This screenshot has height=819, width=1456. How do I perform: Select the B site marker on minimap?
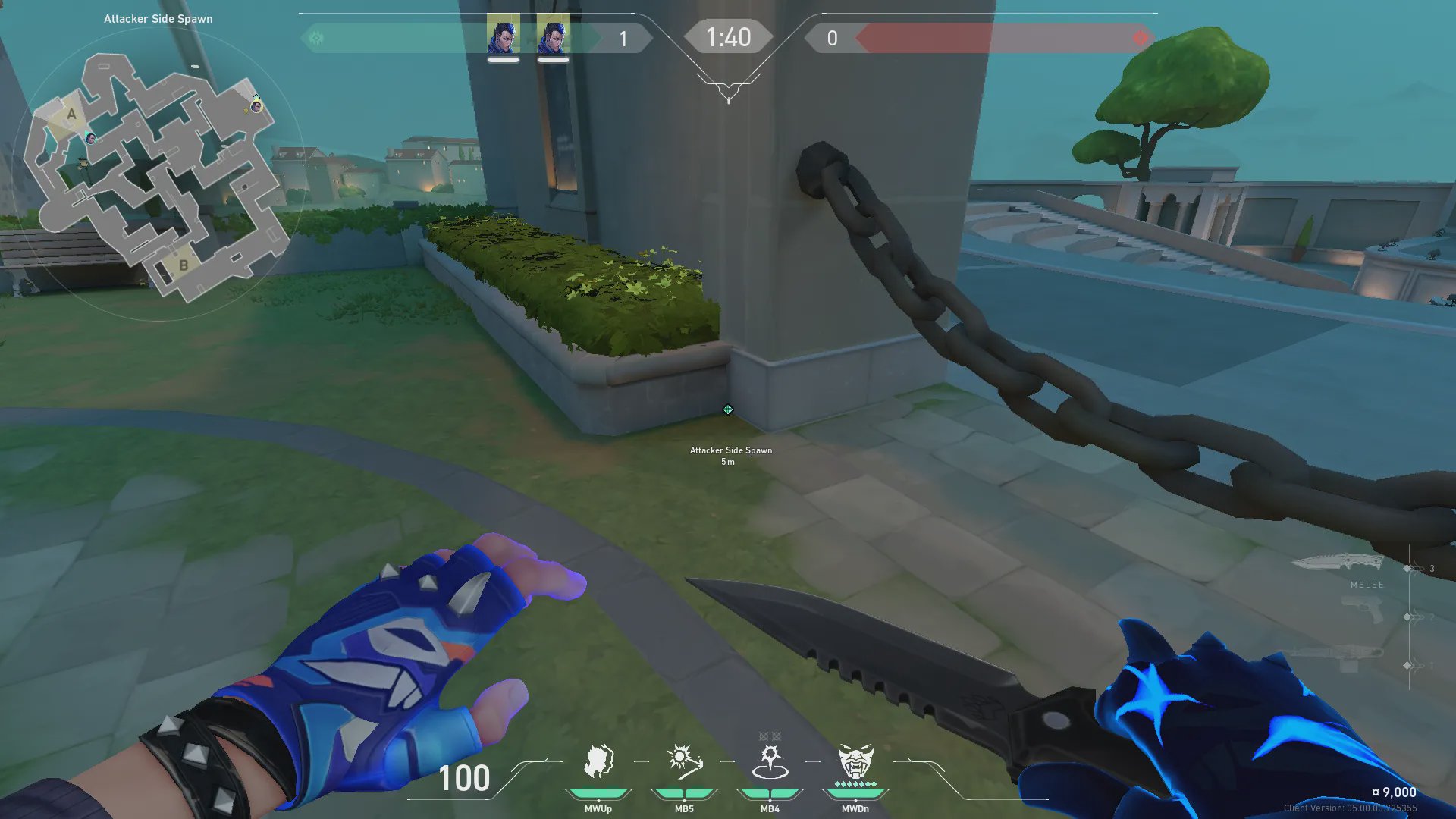tap(183, 266)
